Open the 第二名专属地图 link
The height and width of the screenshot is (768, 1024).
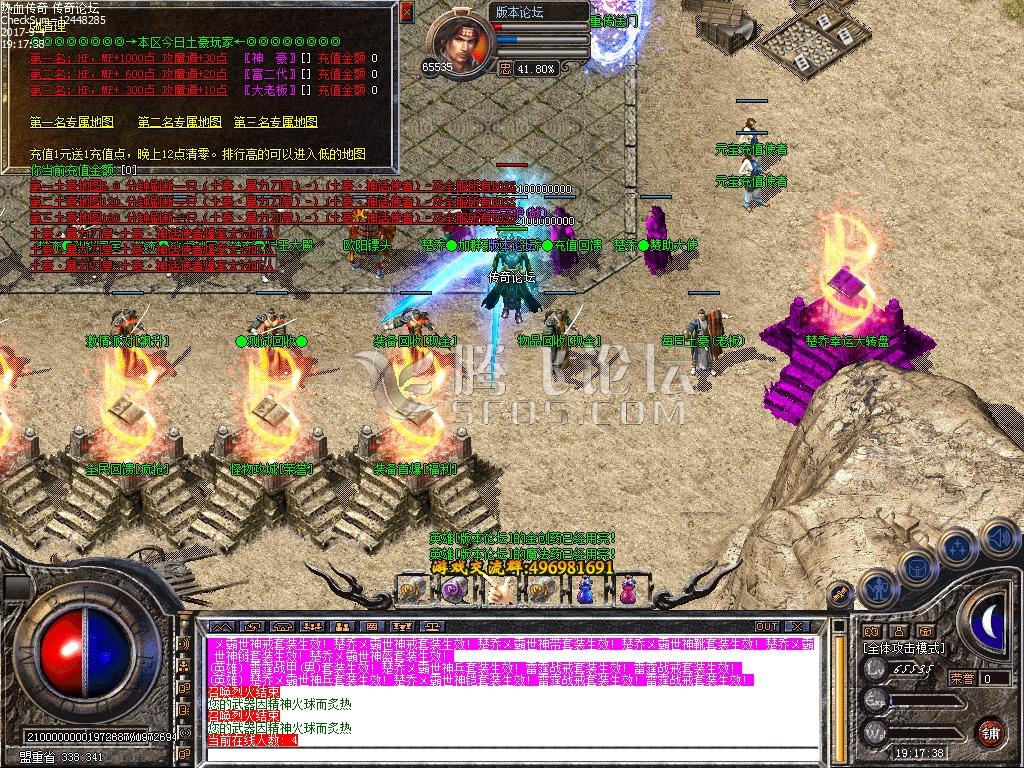point(179,122)
